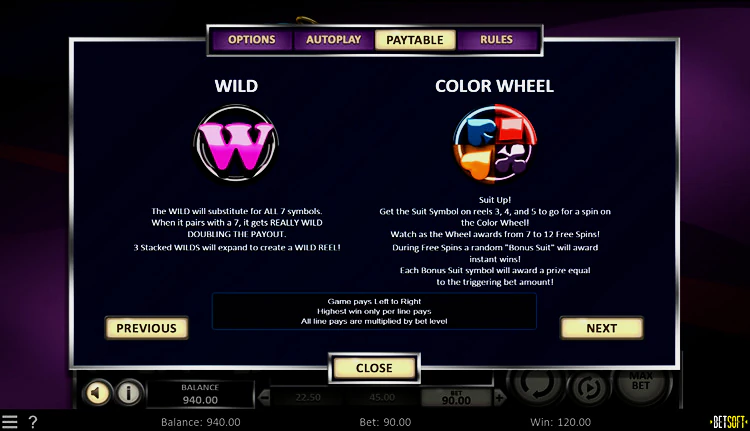Toggle the sound speaker button
The width and height of the screenshot is (750, 431).
[98, 392]
